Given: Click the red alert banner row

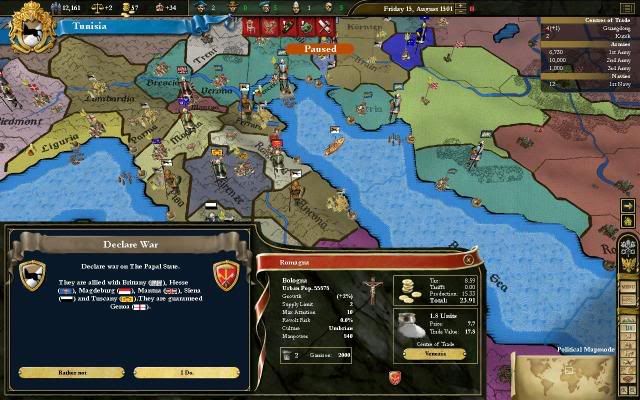Looking at the screenshot, I should point(302,26).
